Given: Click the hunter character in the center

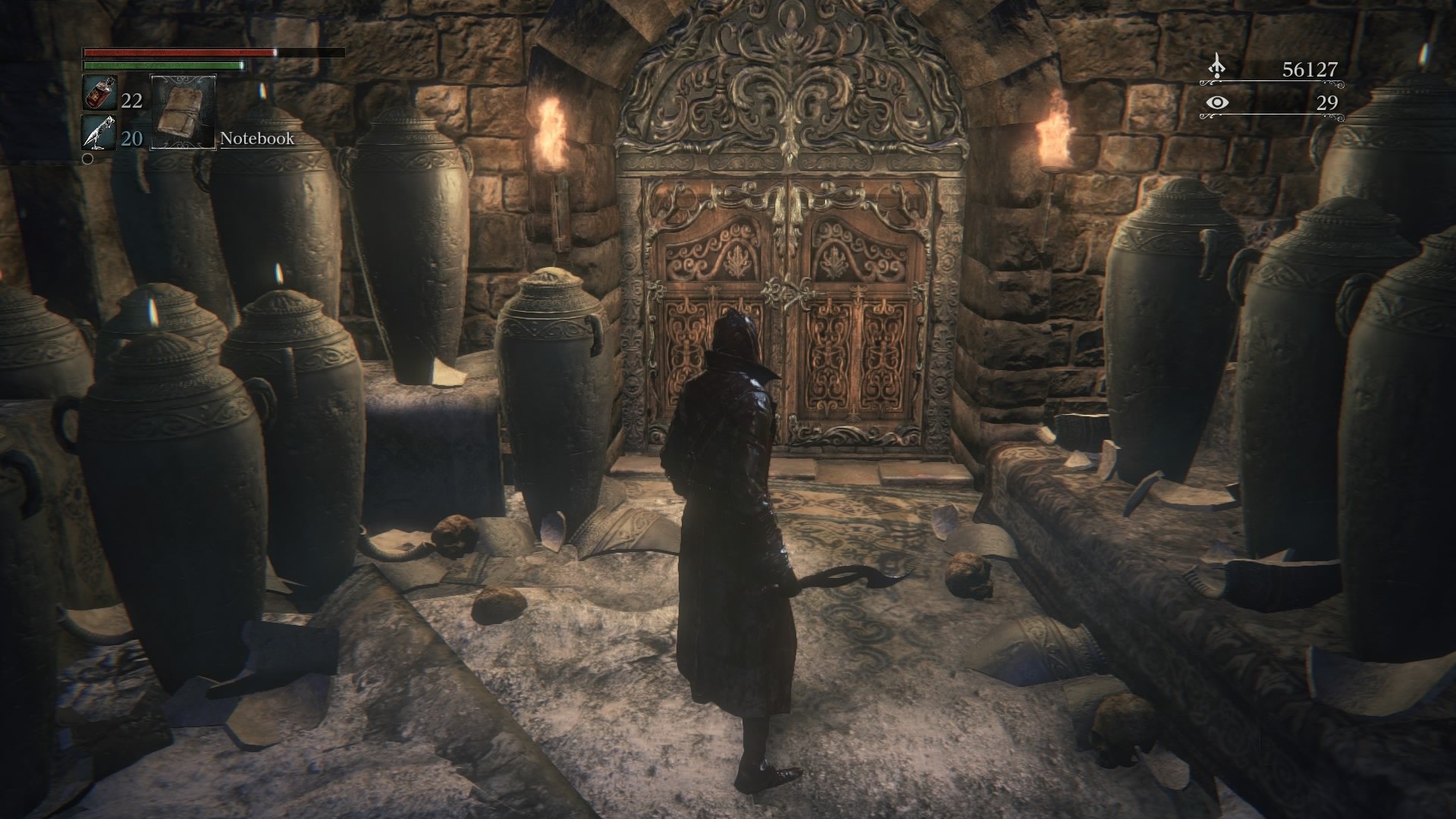Looking at the screenshot, I should point(732,493).
